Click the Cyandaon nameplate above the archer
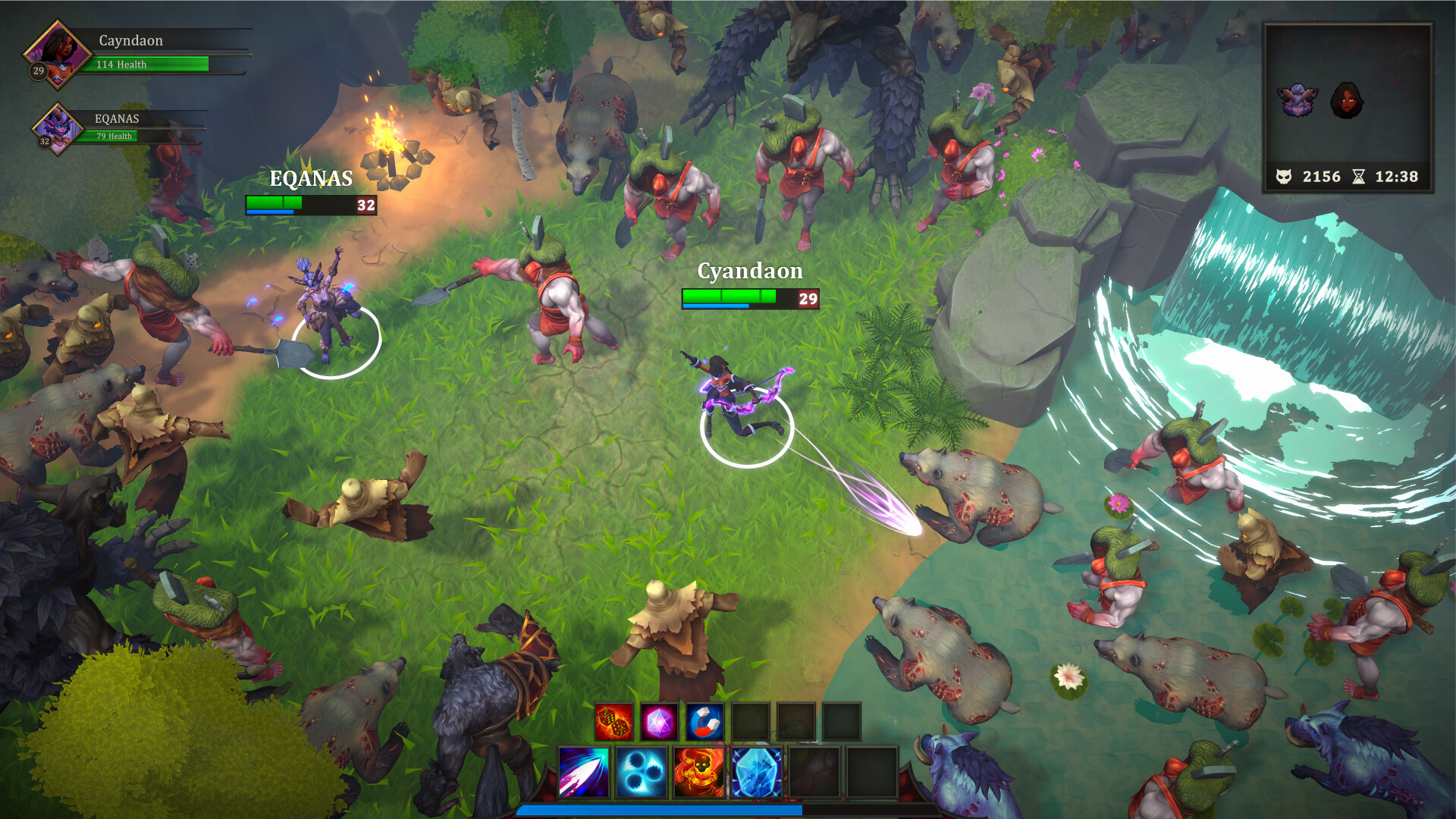Viewport: 1456px width, 819px height. tap(750, 271)
